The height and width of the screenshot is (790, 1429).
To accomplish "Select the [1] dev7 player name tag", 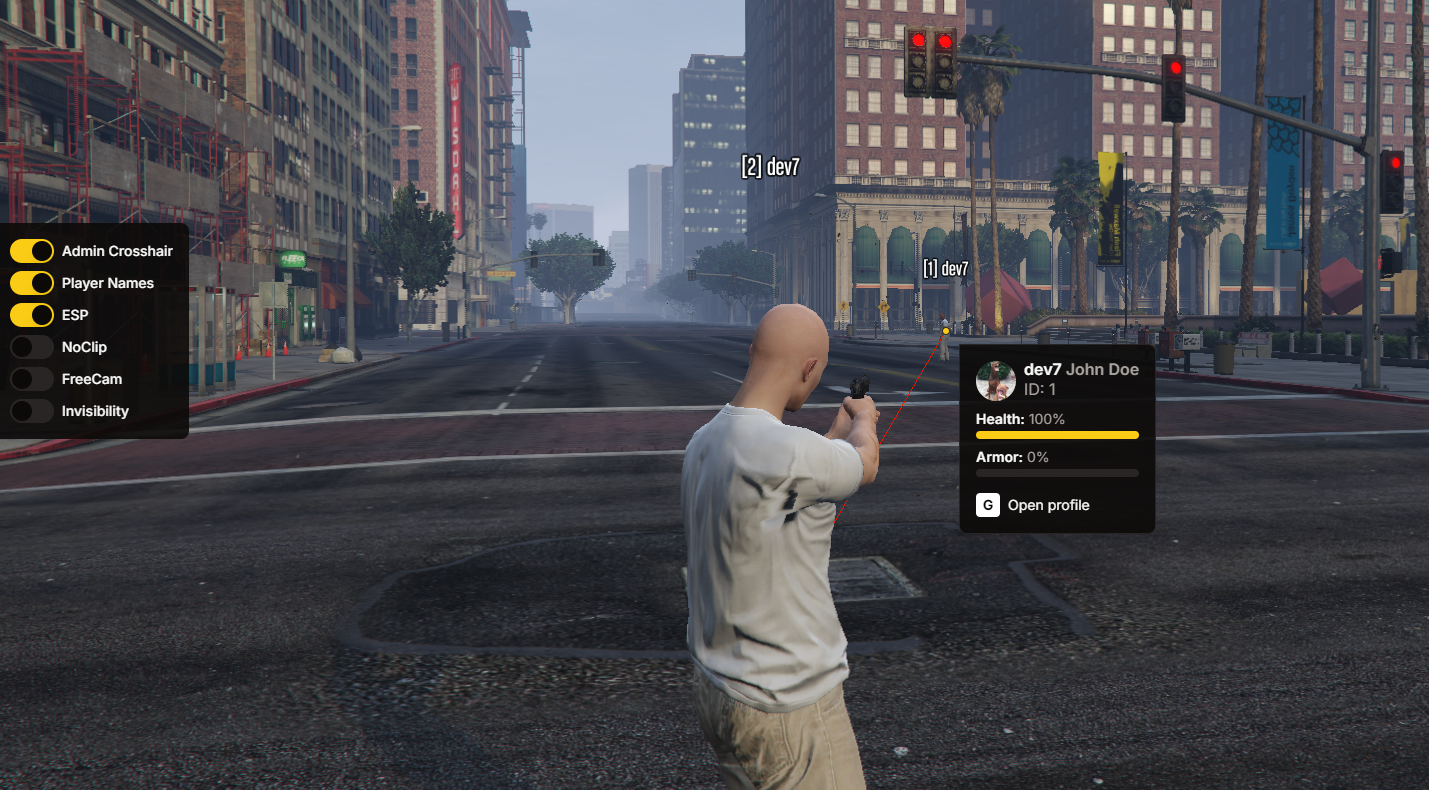I will click(945, 268).
